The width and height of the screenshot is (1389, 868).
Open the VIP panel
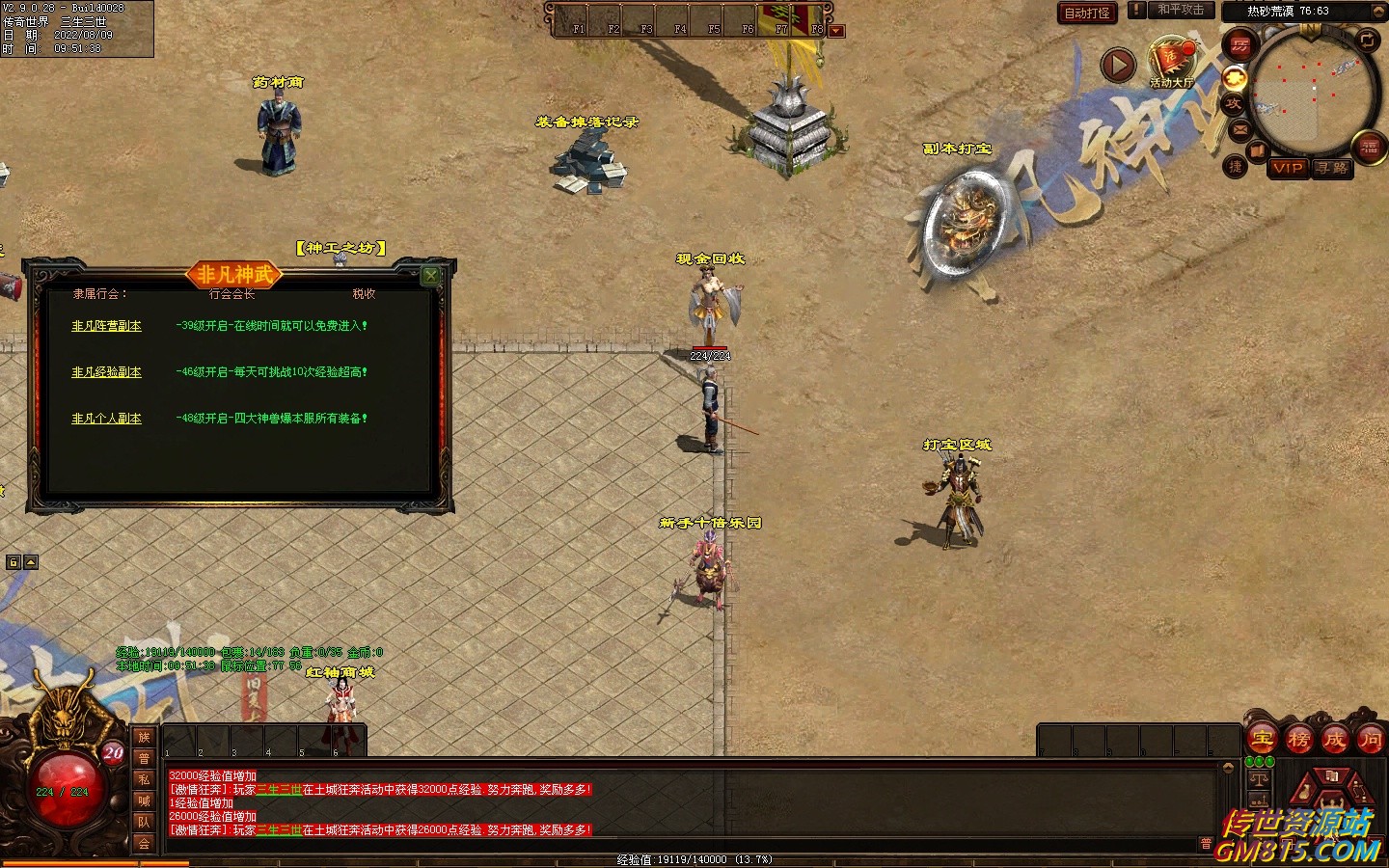(1288, 168)
